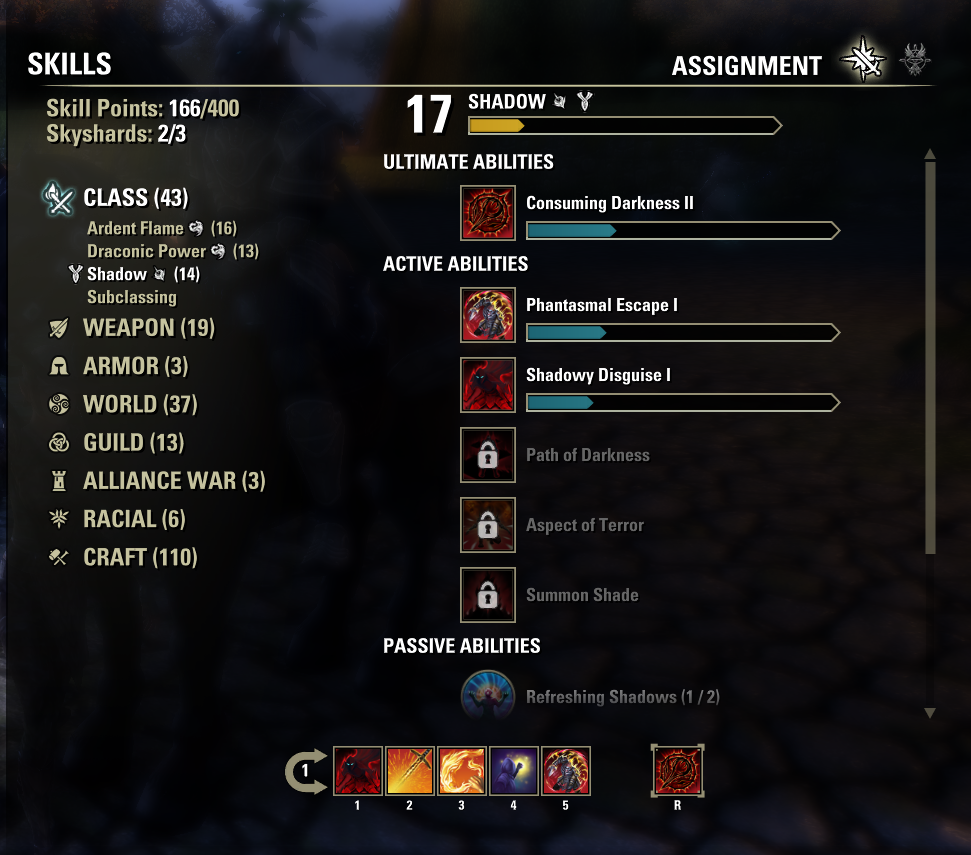Click the scroll-down arrow of the skill list
Viewport: 971px width, 855px height.
(930, 713)
